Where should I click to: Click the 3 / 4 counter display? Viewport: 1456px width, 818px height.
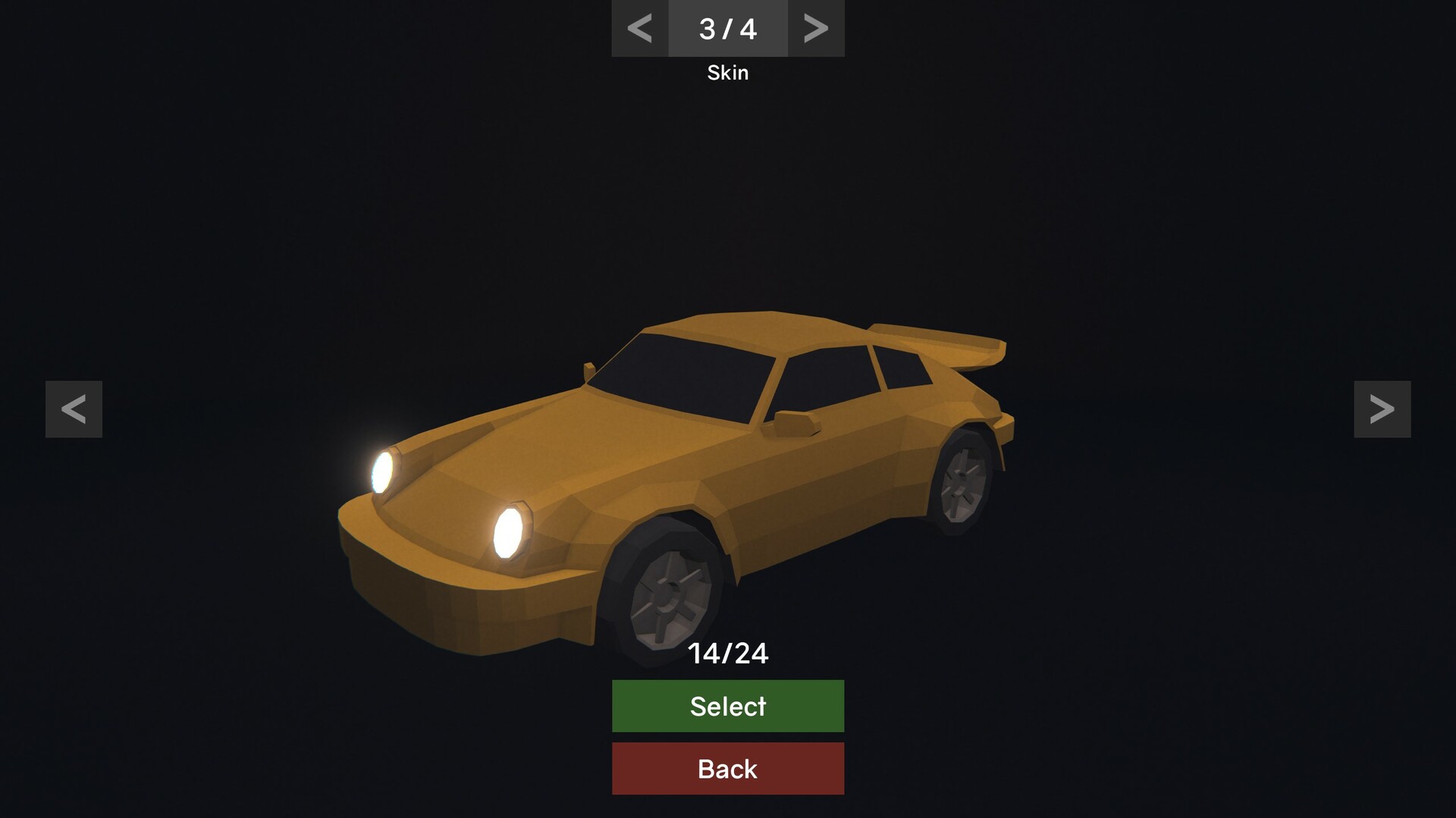coord(727,28)
